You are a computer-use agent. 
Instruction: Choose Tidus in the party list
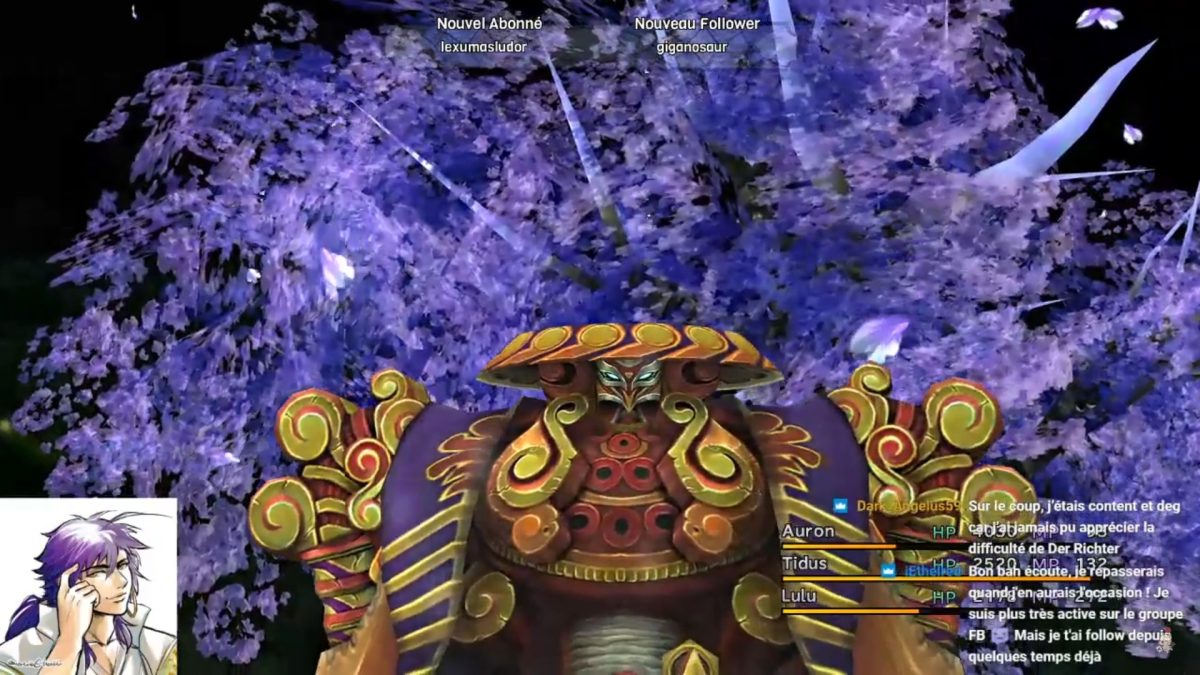pos(805,564)
